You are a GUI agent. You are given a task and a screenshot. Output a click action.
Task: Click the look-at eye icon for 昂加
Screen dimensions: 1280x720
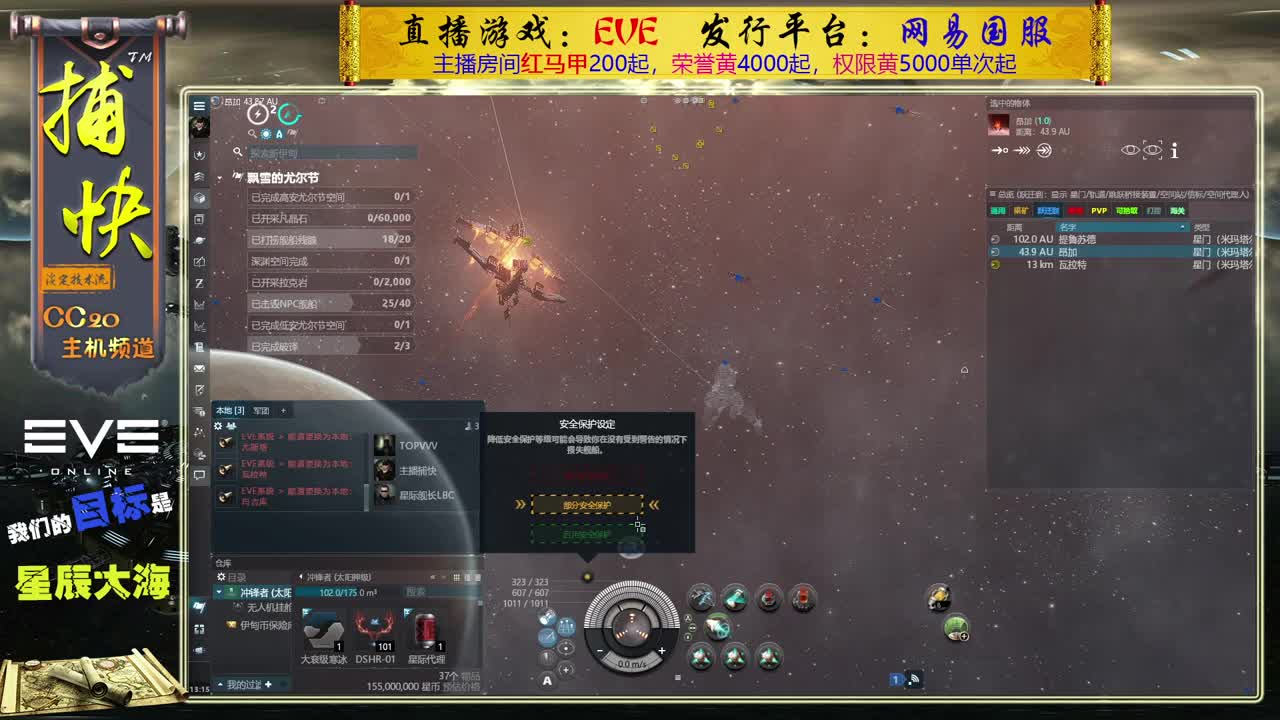pos(1131,150)
